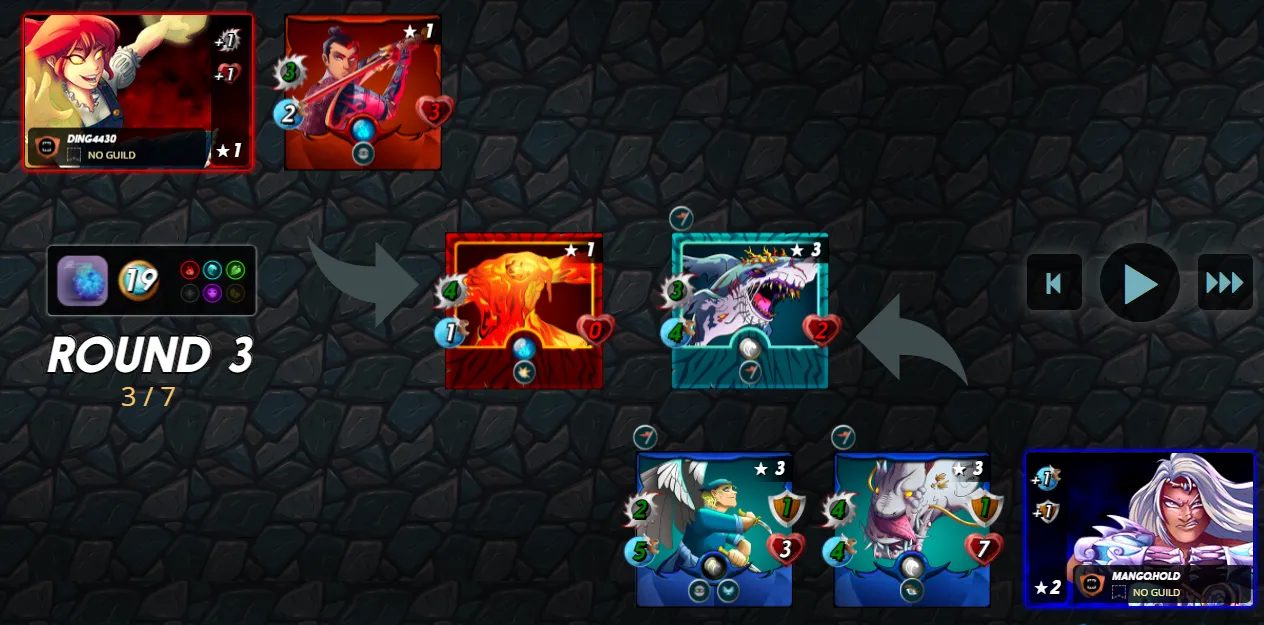This screenshot has width=1264, height=625.
Task: Inspect the red samurai monster card
Action: 363,92
